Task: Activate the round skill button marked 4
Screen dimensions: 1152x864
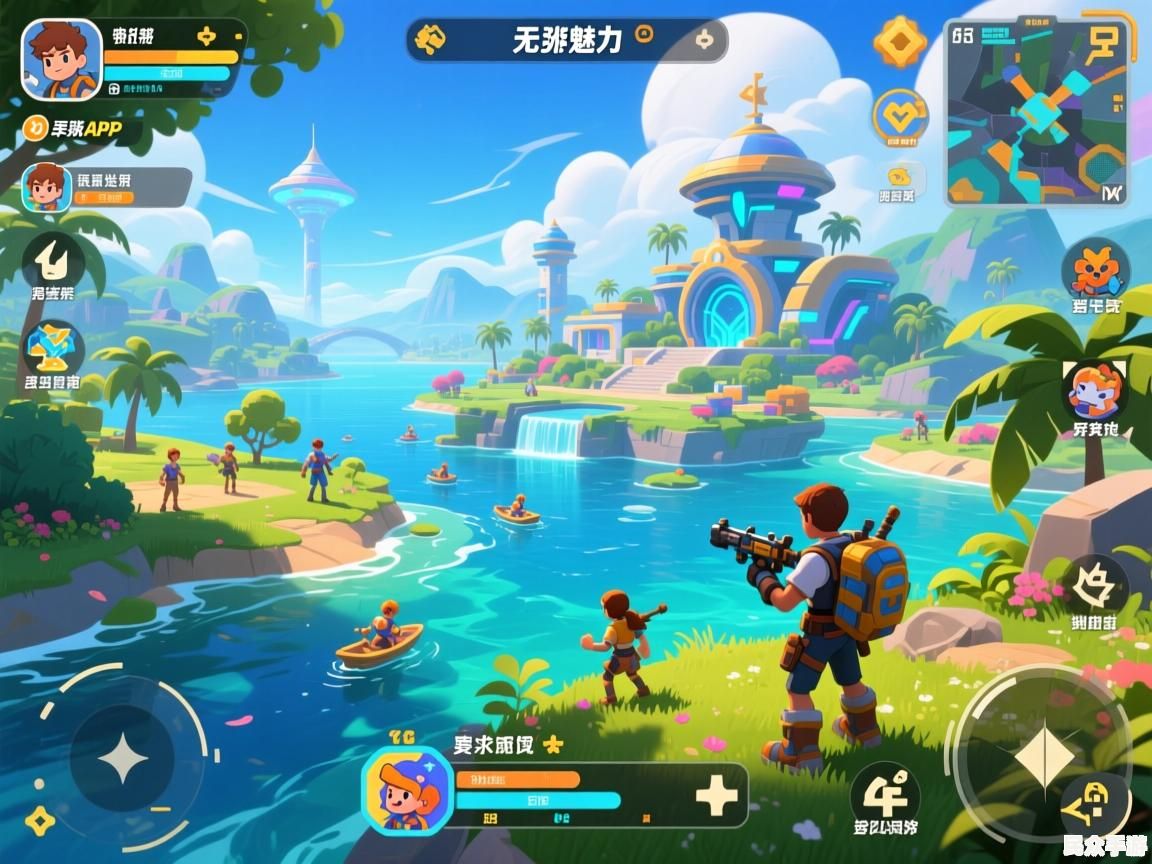Action: tap(885, 795)
